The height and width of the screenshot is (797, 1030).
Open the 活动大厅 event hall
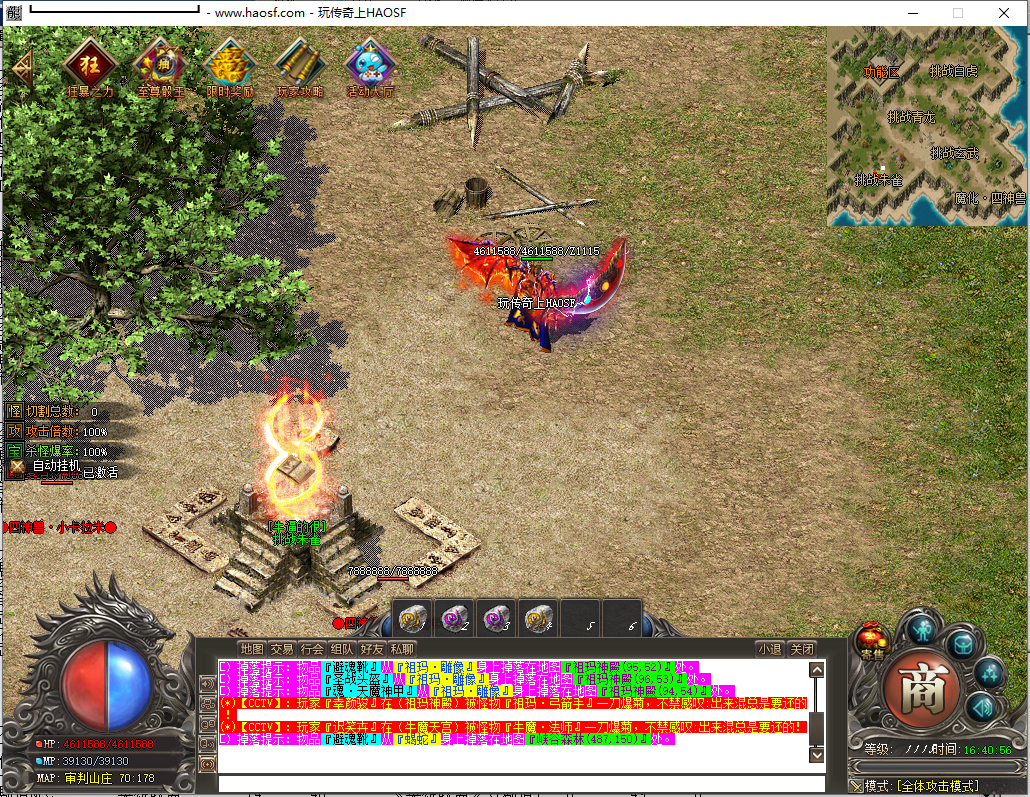pos(371,64)
